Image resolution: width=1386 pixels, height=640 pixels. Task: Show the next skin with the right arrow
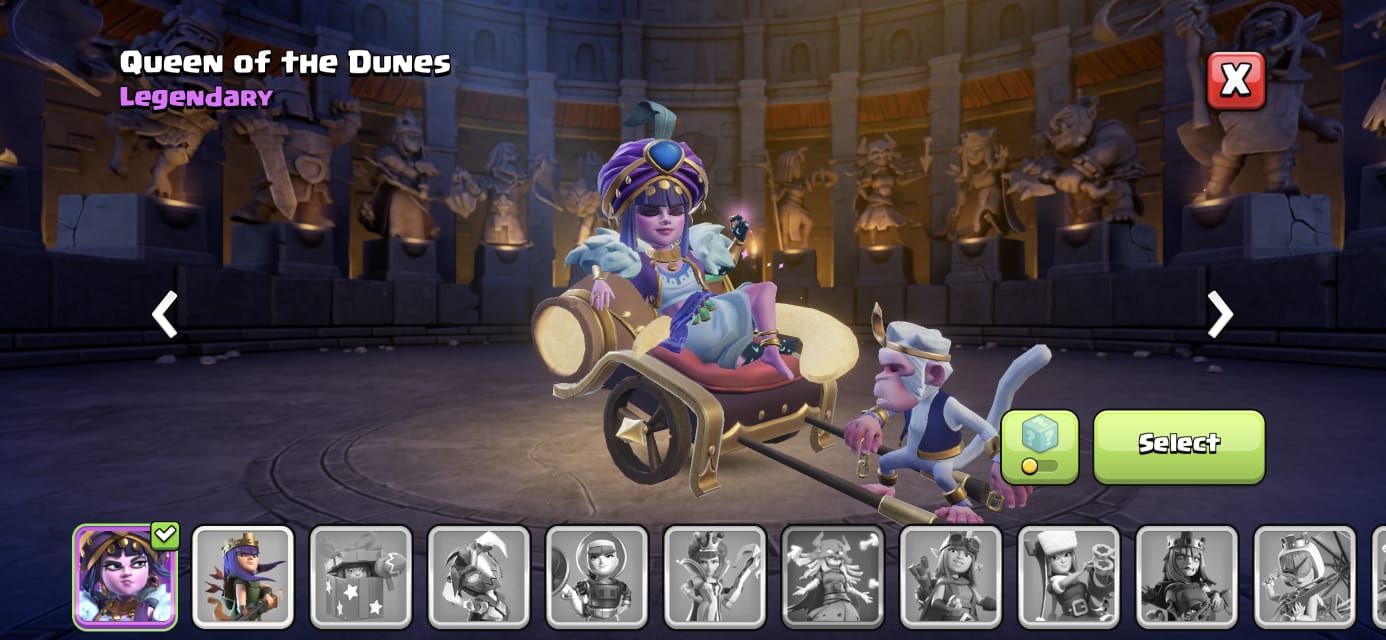point(1219,314)
